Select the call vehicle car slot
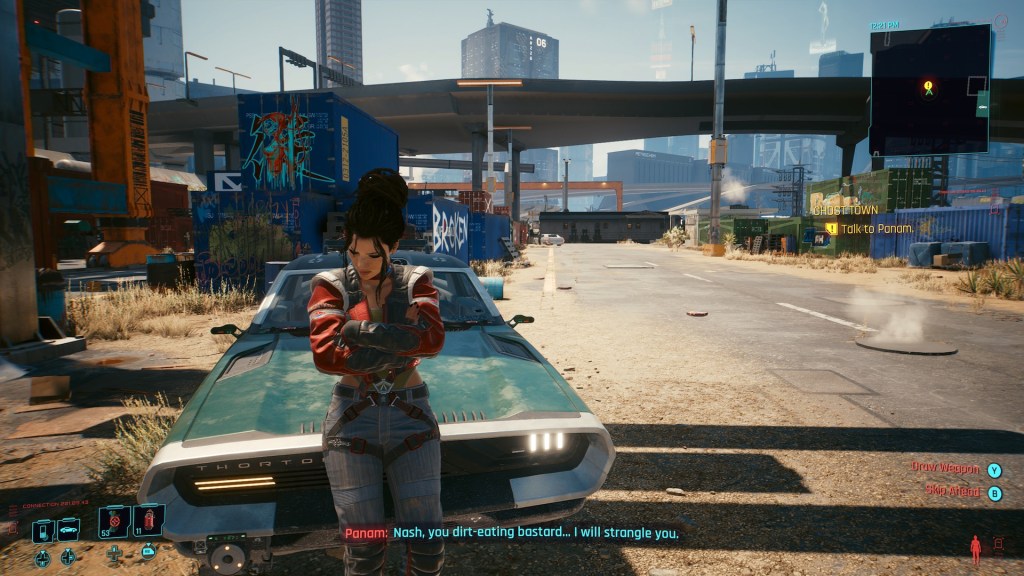Image resolution: width=1024 pixels, height=576 pixels. (68, 530)
